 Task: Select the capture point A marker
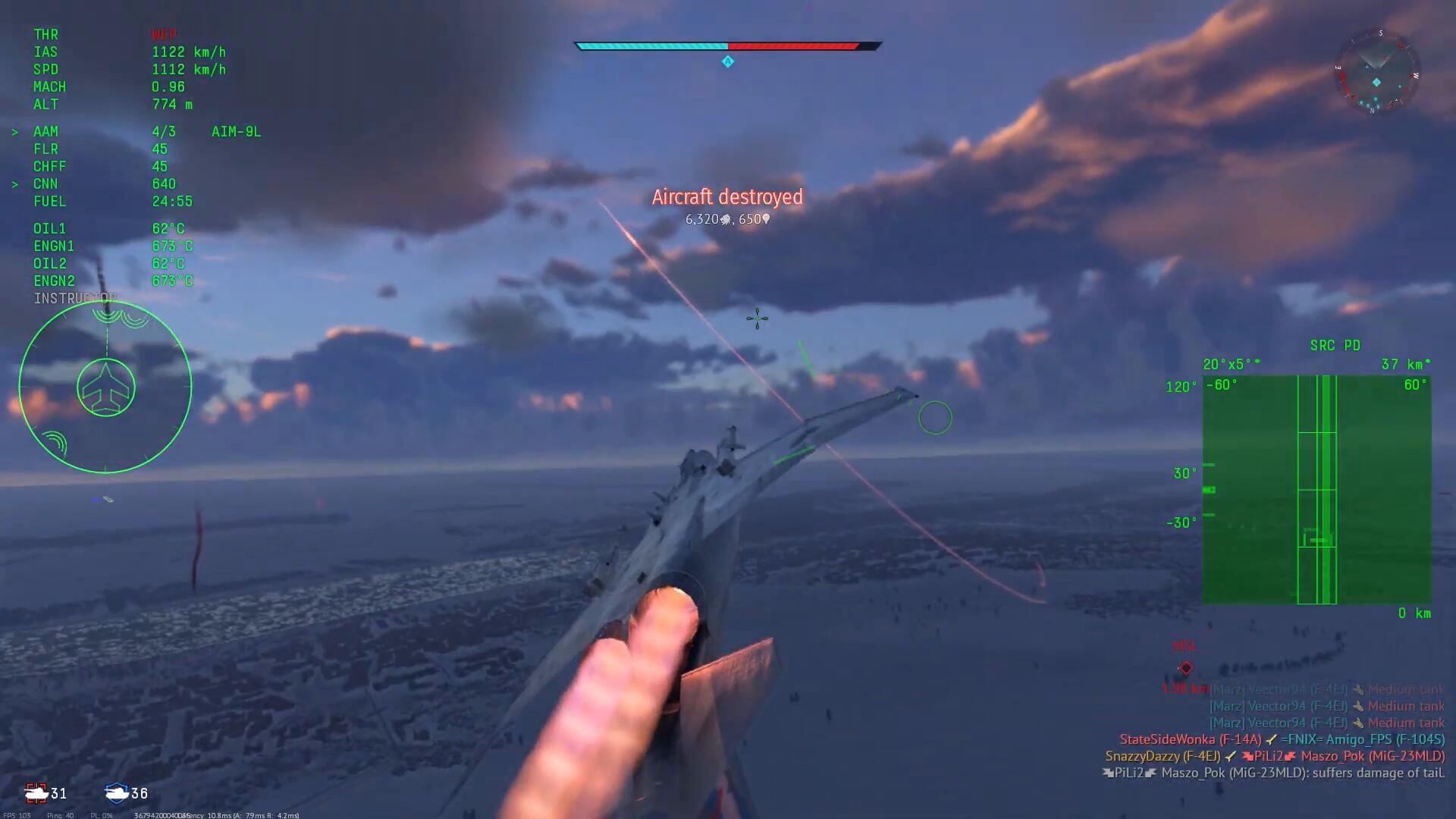pos(727,61)
